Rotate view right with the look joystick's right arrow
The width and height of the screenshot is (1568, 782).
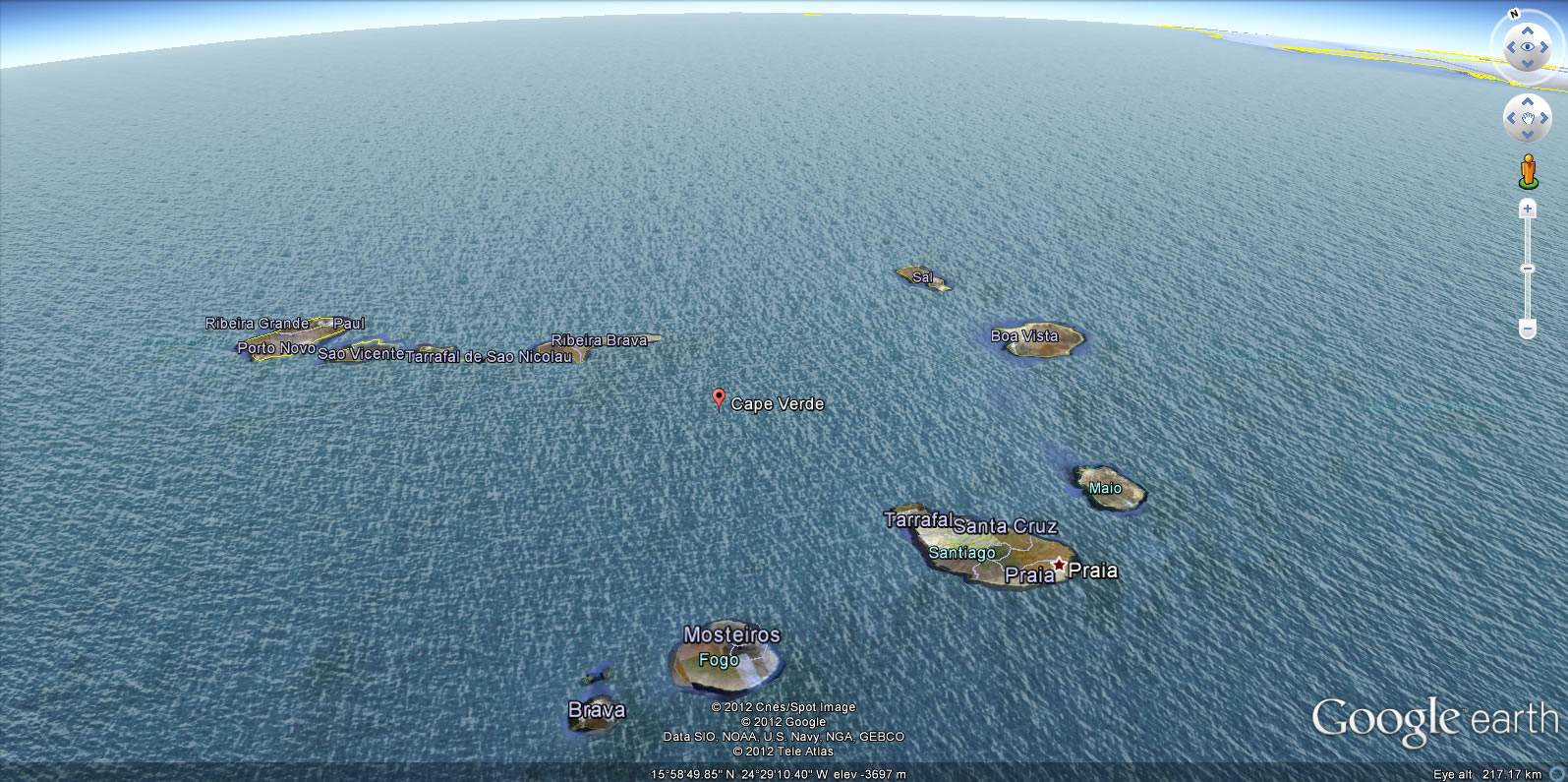(x=1544, y=47)
